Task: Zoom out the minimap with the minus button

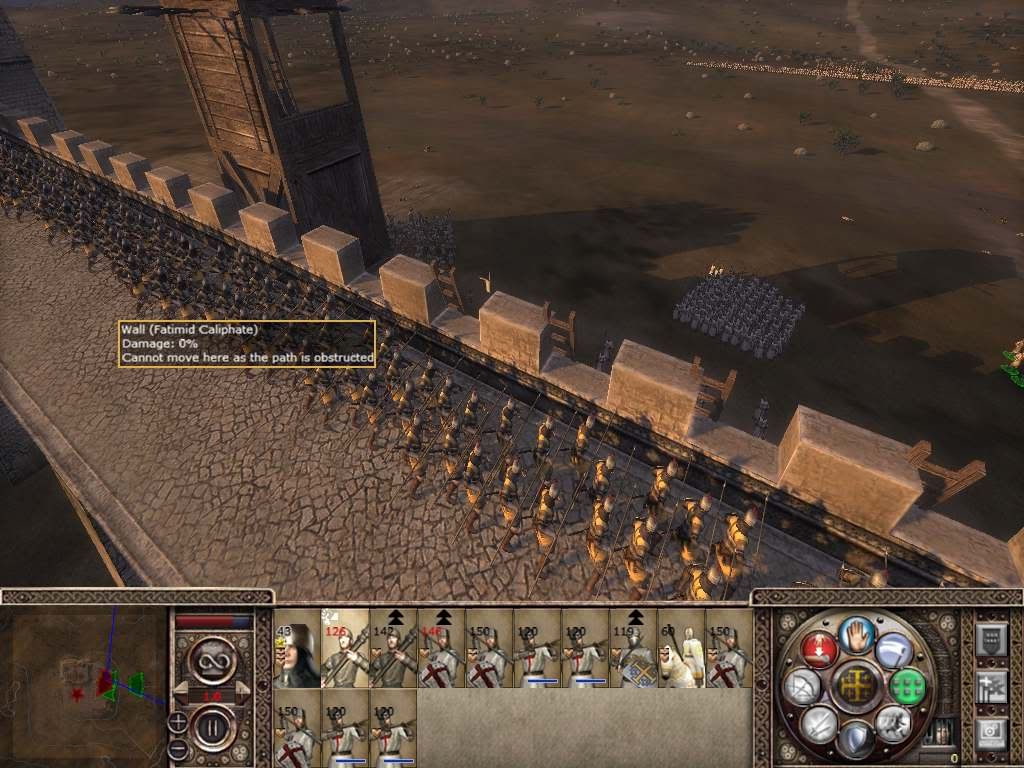Action: 178,747
